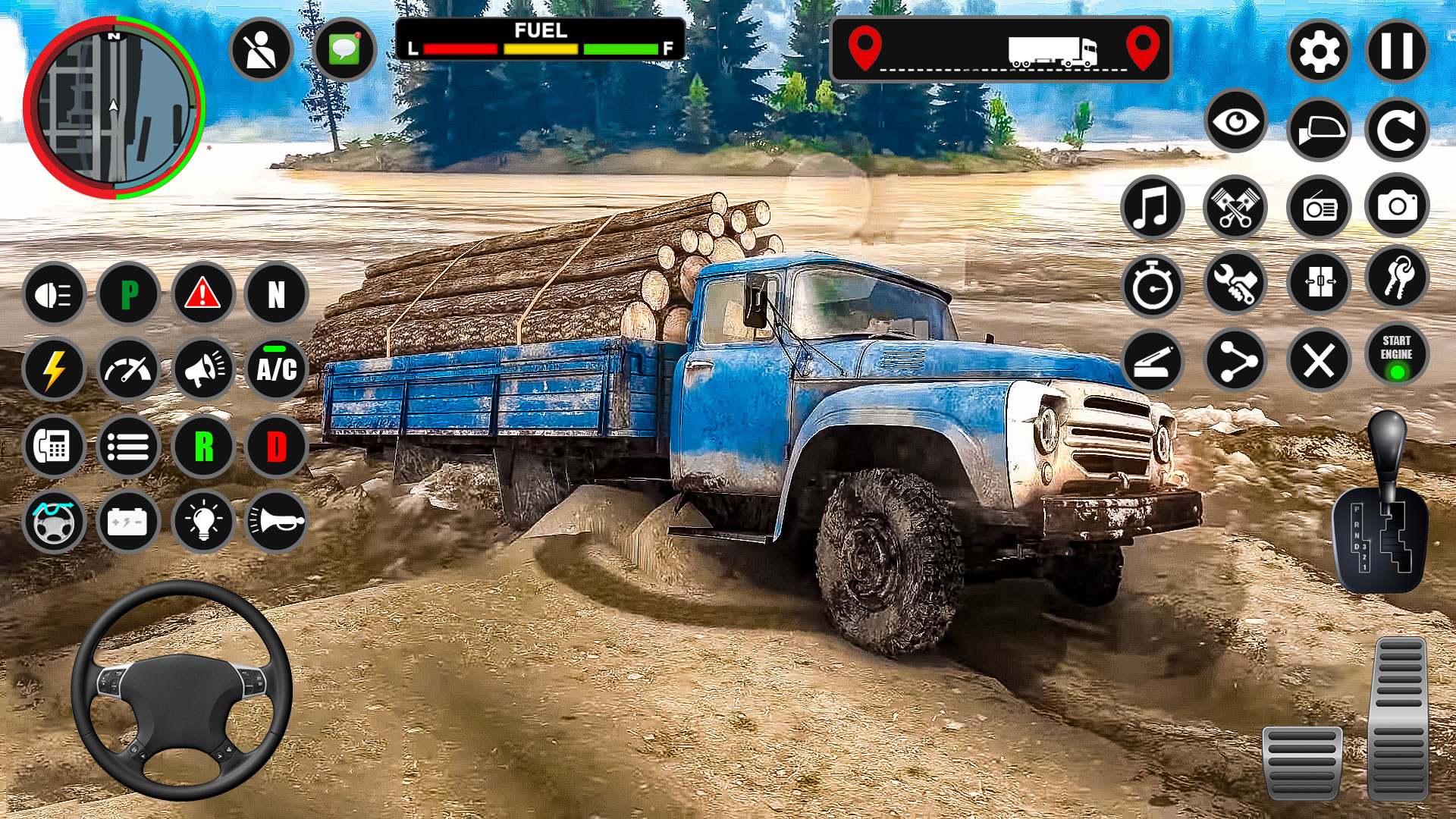This screenshot has width=1456, height=819.
Task: Open the music player icon
Action: [1151, 207]
